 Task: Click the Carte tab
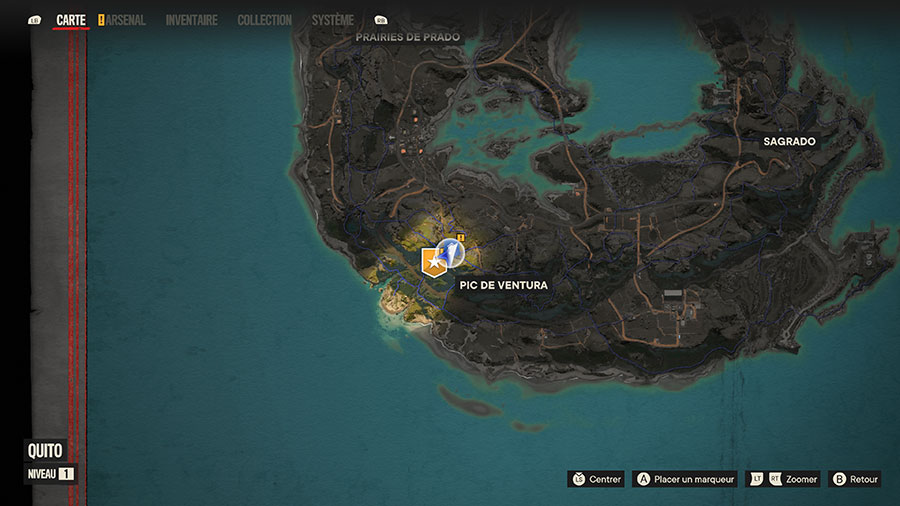point(71,20)
